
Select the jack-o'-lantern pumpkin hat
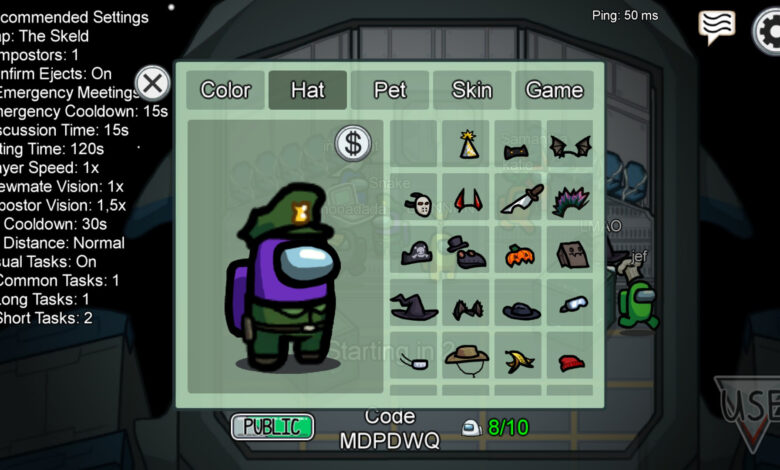coord(519,254)
